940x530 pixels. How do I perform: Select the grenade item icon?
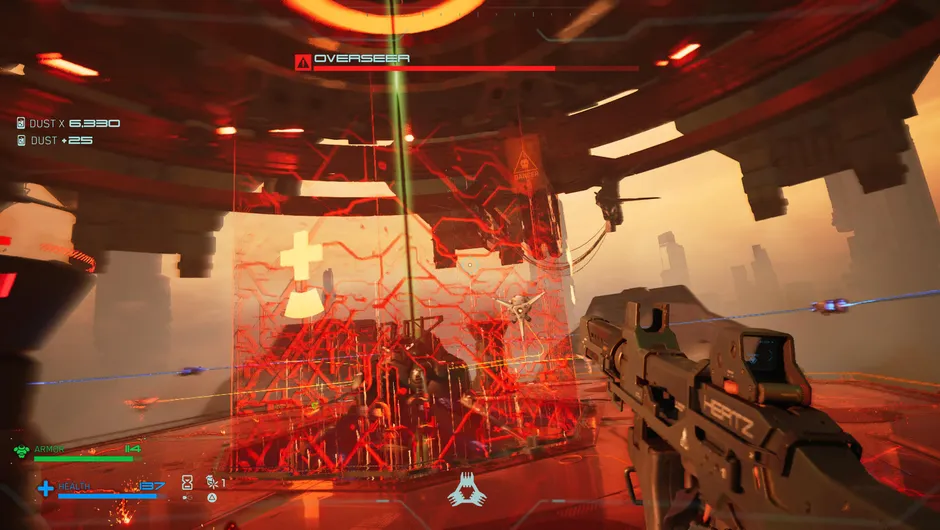pyautogui.click(x=211, y=482)
